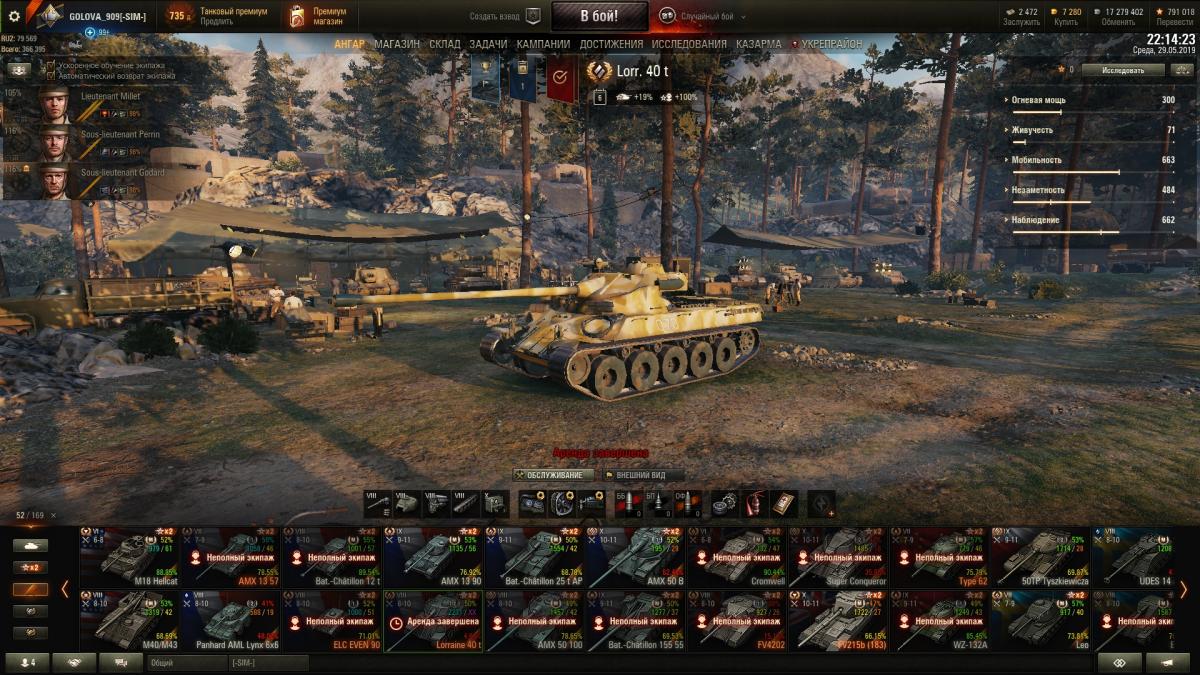Toggle «Ускоренное обучение экипажа» checkbox
This screenshot has width=1200, height=675.
pyautogui.click(x=51, y=66)
